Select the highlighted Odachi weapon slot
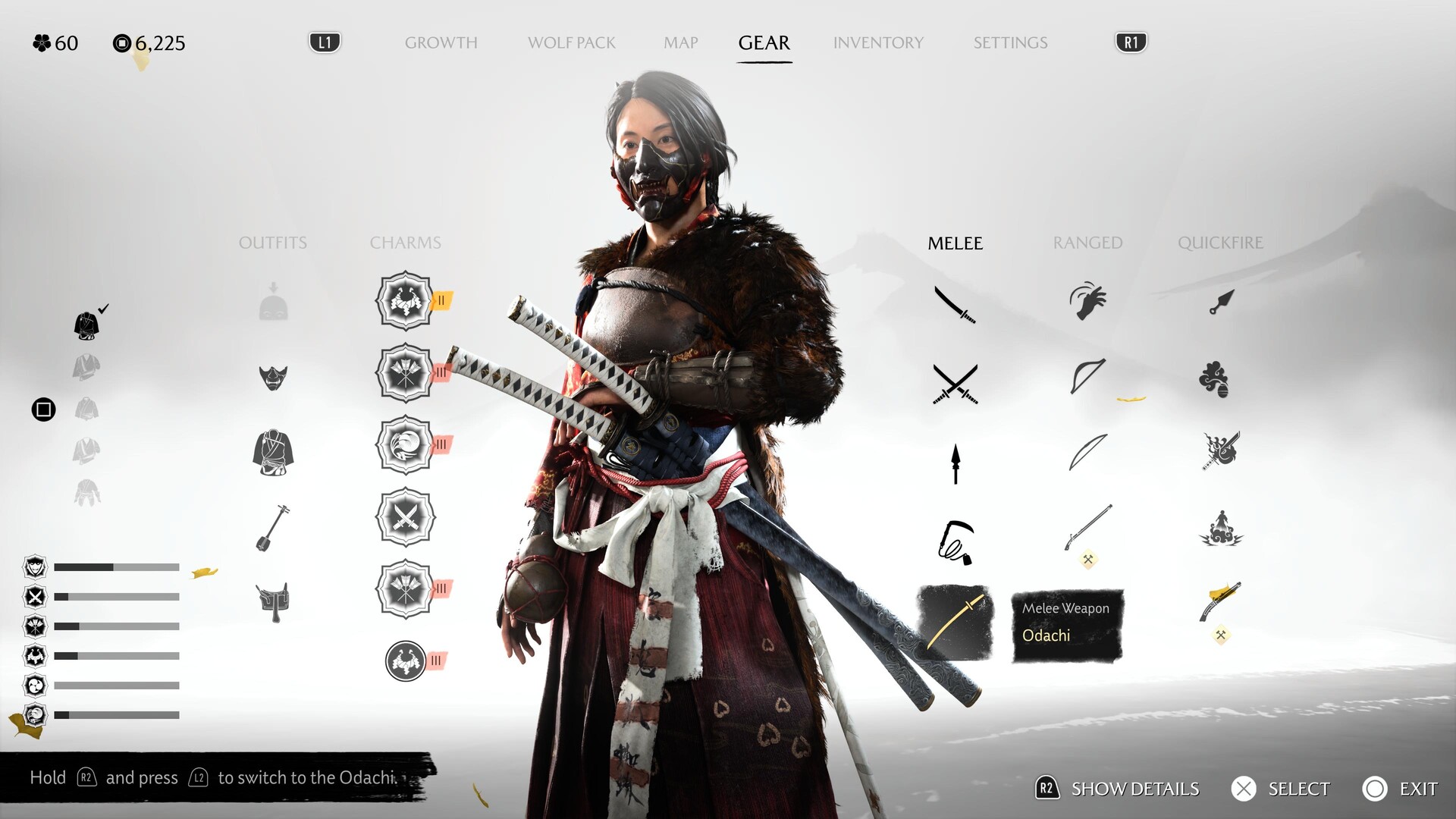 pos(955,623)
